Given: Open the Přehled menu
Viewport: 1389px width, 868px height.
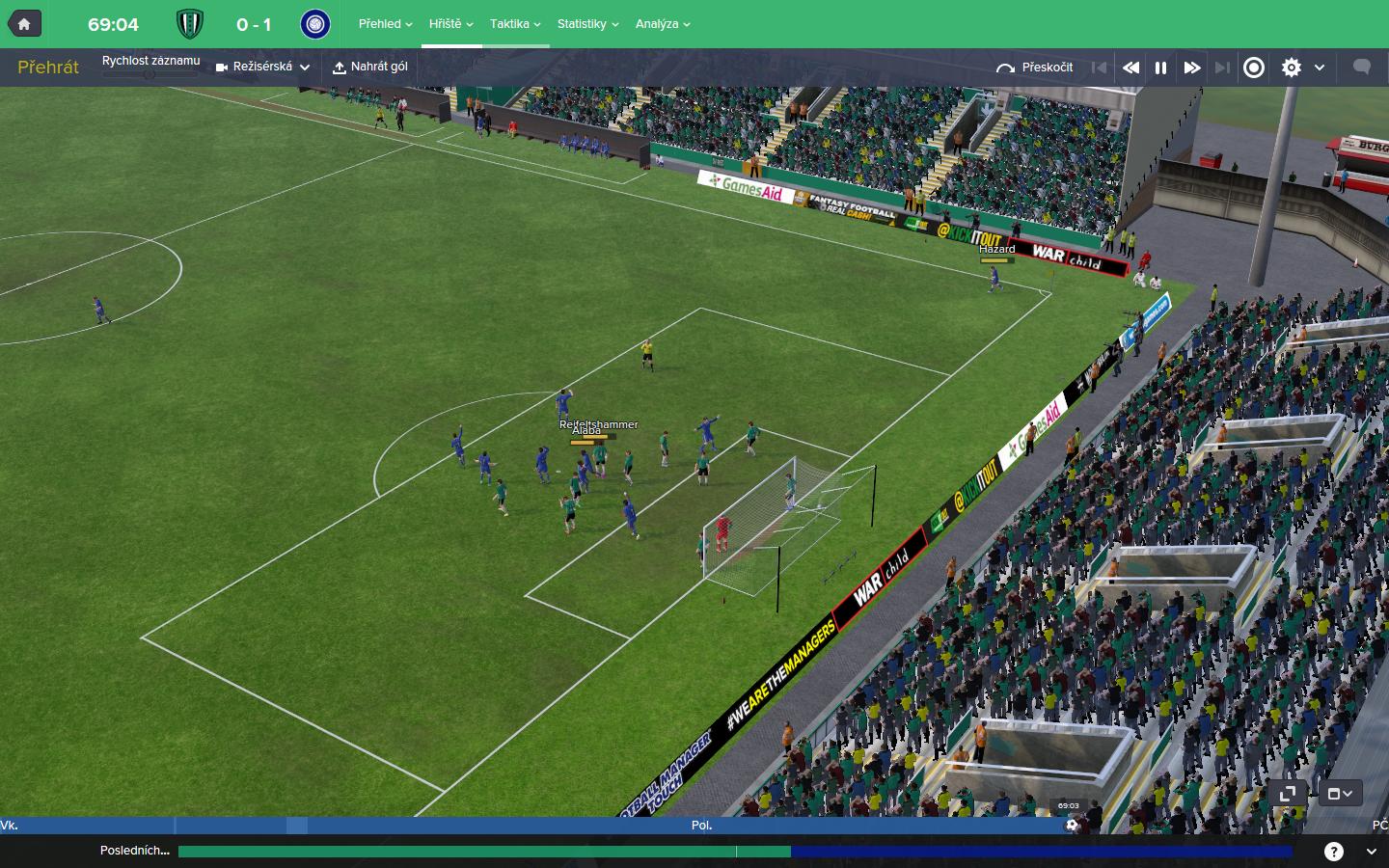Looking at the screenshot, I should (385, 24).
